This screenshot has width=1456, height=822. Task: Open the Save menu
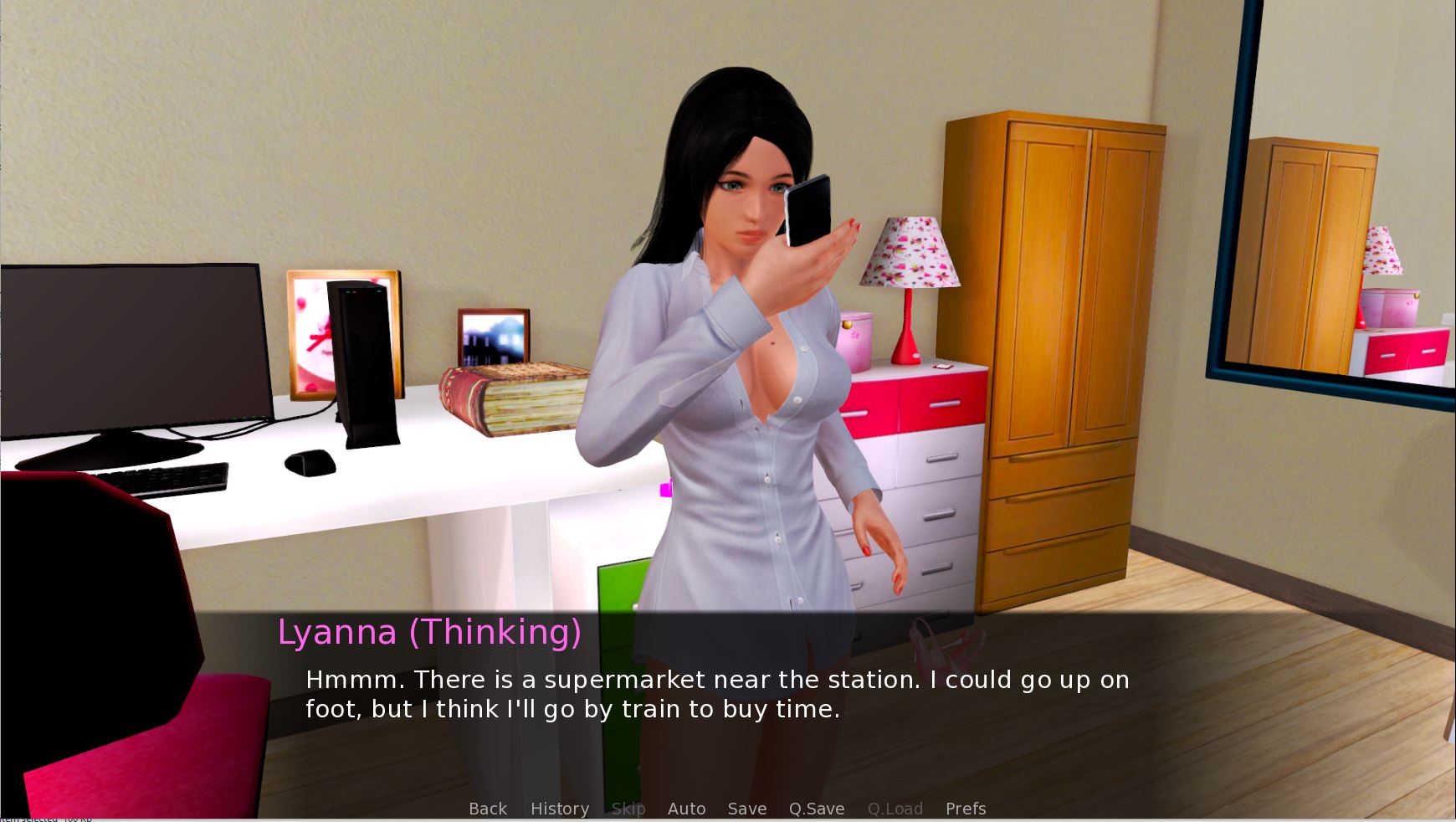point(747,809)
